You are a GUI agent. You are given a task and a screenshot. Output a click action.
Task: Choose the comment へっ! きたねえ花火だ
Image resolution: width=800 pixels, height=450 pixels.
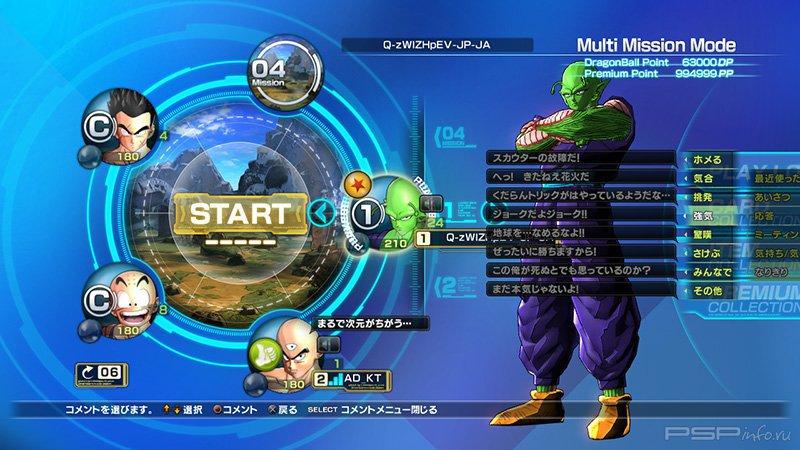point(580,176)
